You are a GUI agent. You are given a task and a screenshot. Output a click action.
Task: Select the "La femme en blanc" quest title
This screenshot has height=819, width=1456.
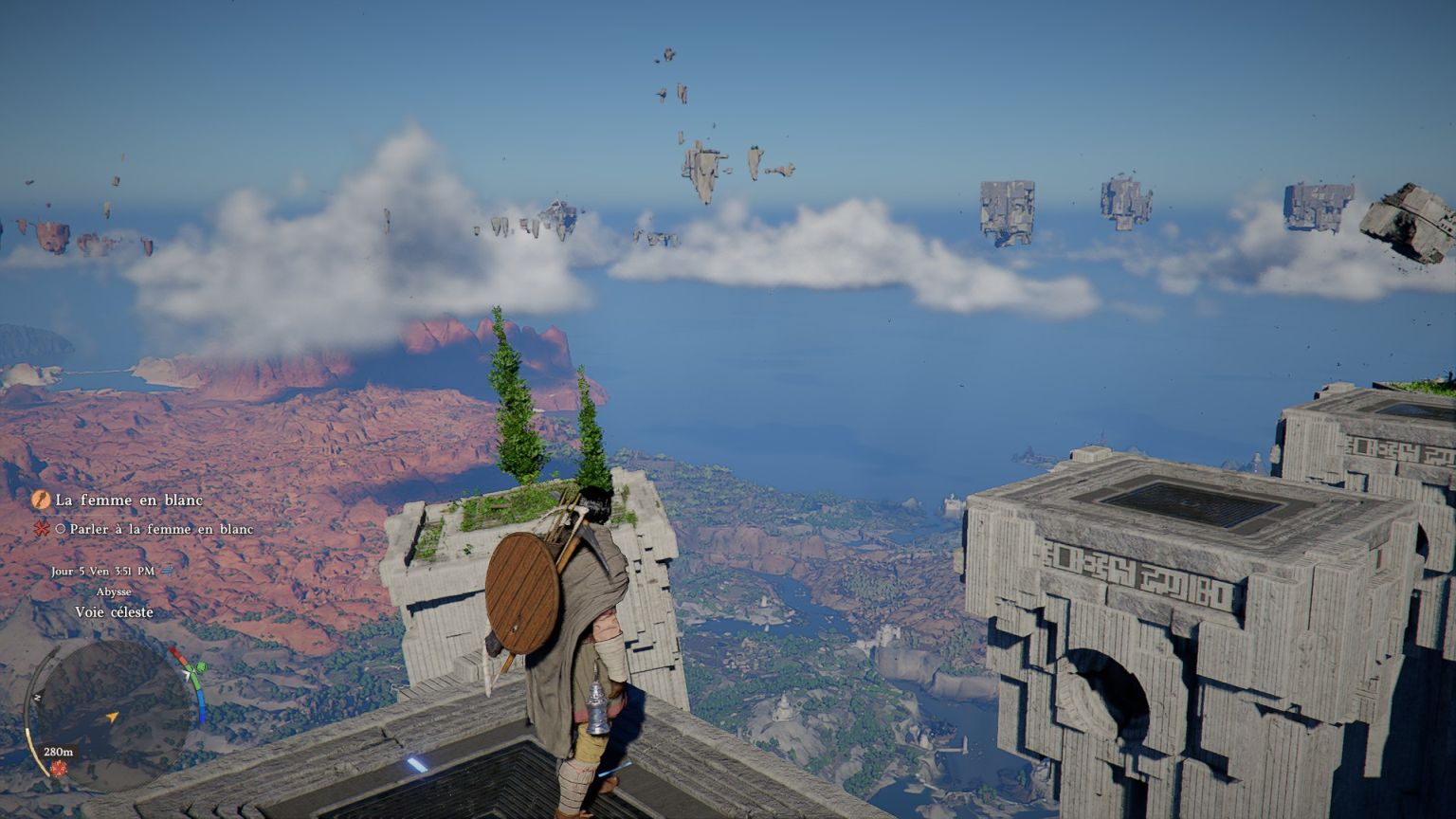coord(129,500)
